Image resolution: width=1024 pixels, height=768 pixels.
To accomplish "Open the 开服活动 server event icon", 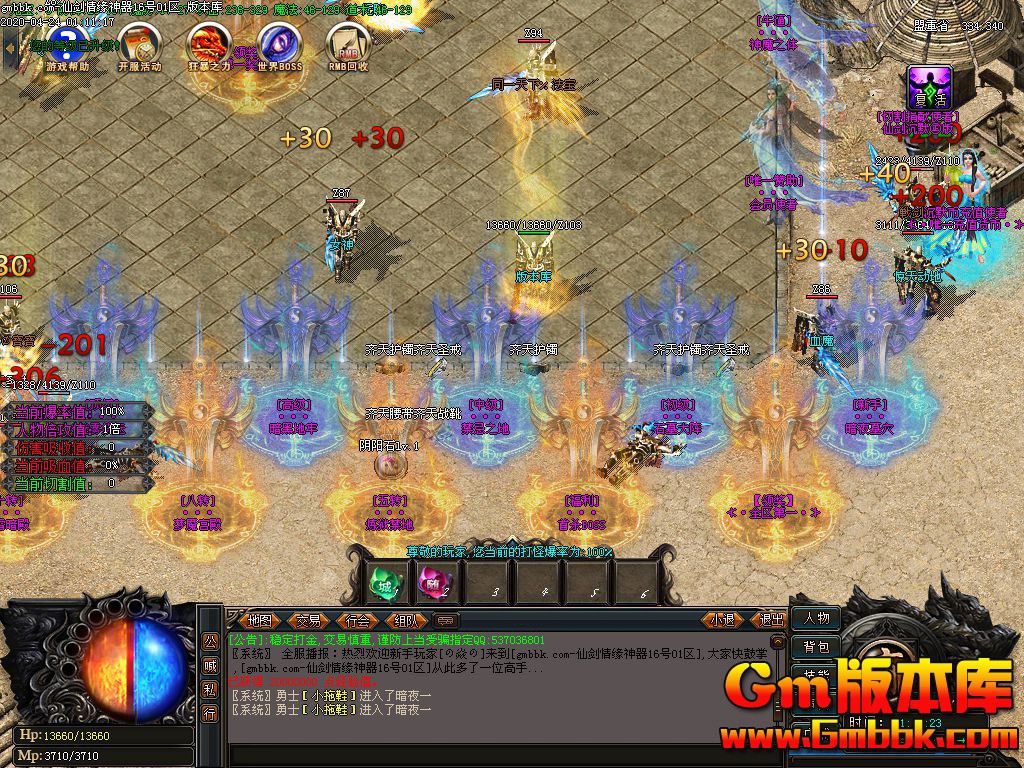I will 139,45.
